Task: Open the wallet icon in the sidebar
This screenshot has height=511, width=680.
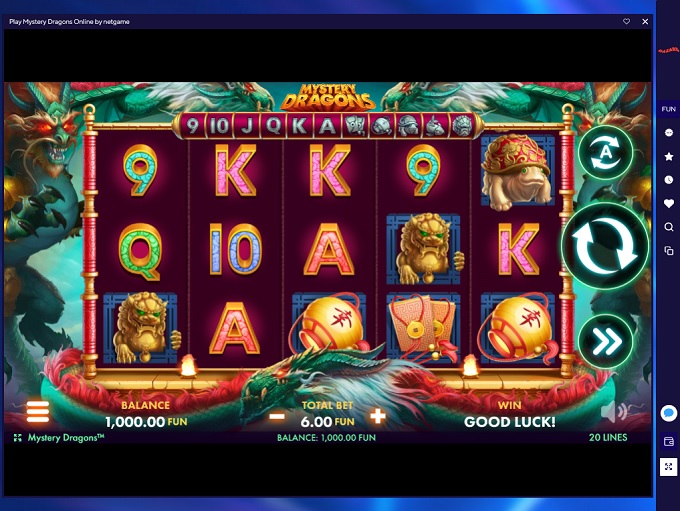Action: tap(669, 441)
